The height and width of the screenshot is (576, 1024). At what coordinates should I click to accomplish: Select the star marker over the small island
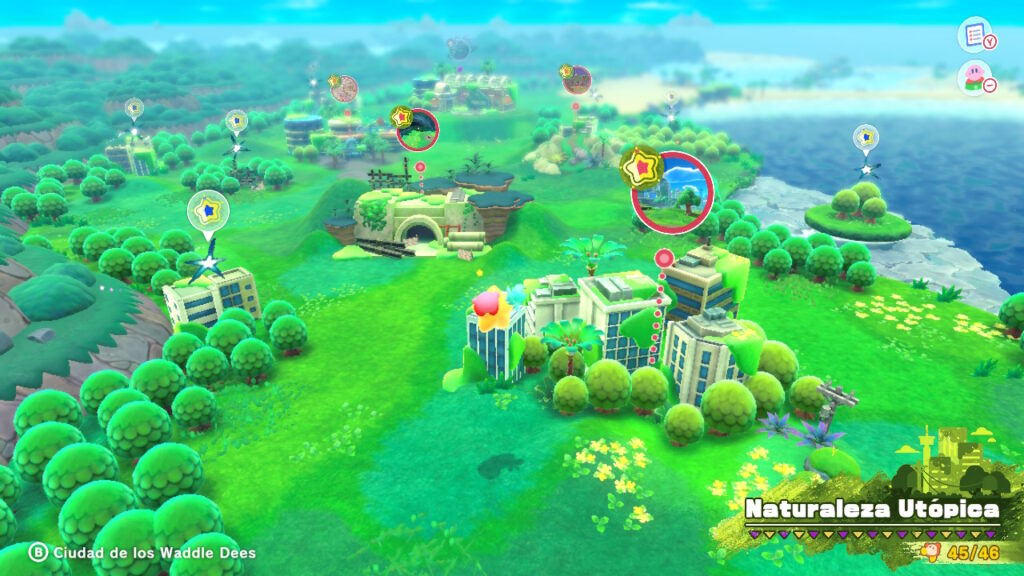click(866, 138)
